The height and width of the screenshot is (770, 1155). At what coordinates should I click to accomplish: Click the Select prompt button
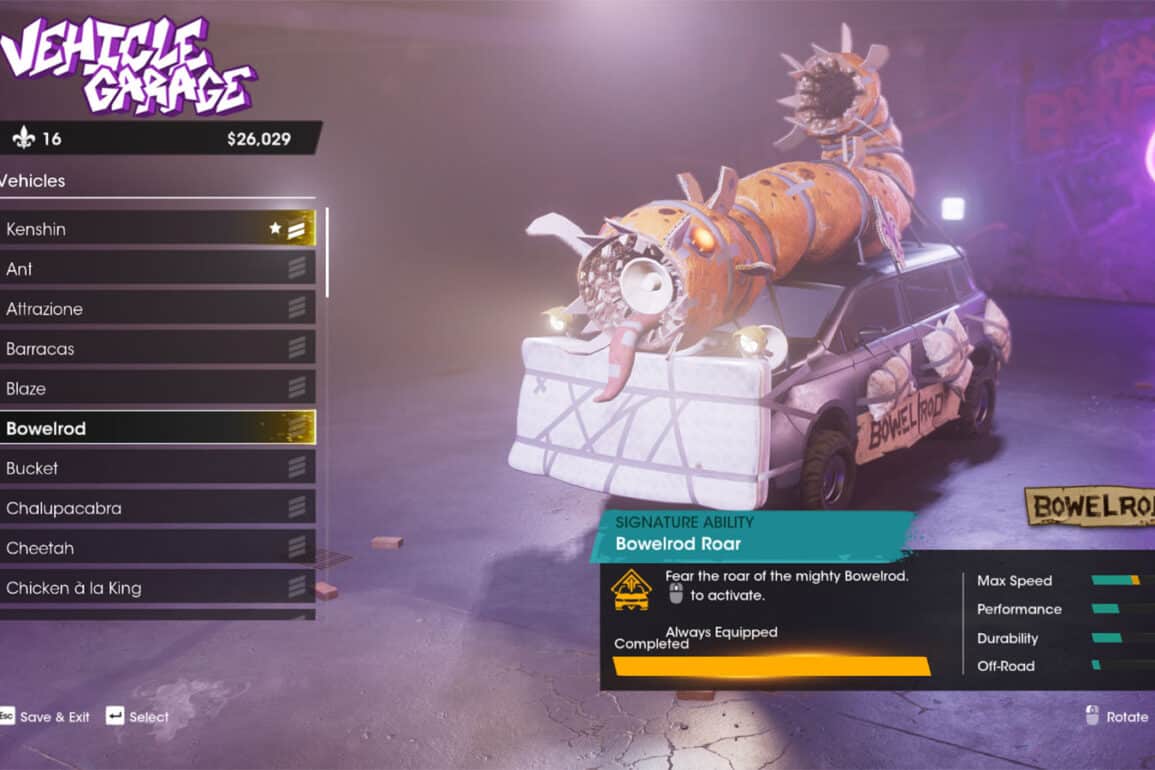[137, 717]
